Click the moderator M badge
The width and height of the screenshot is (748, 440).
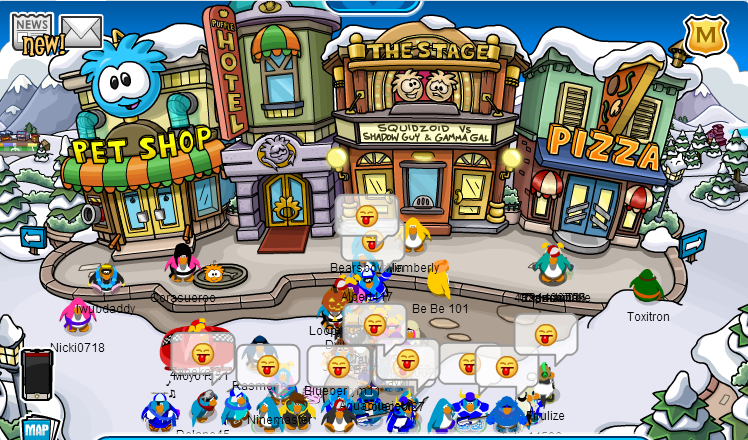[x=705, y=36]
